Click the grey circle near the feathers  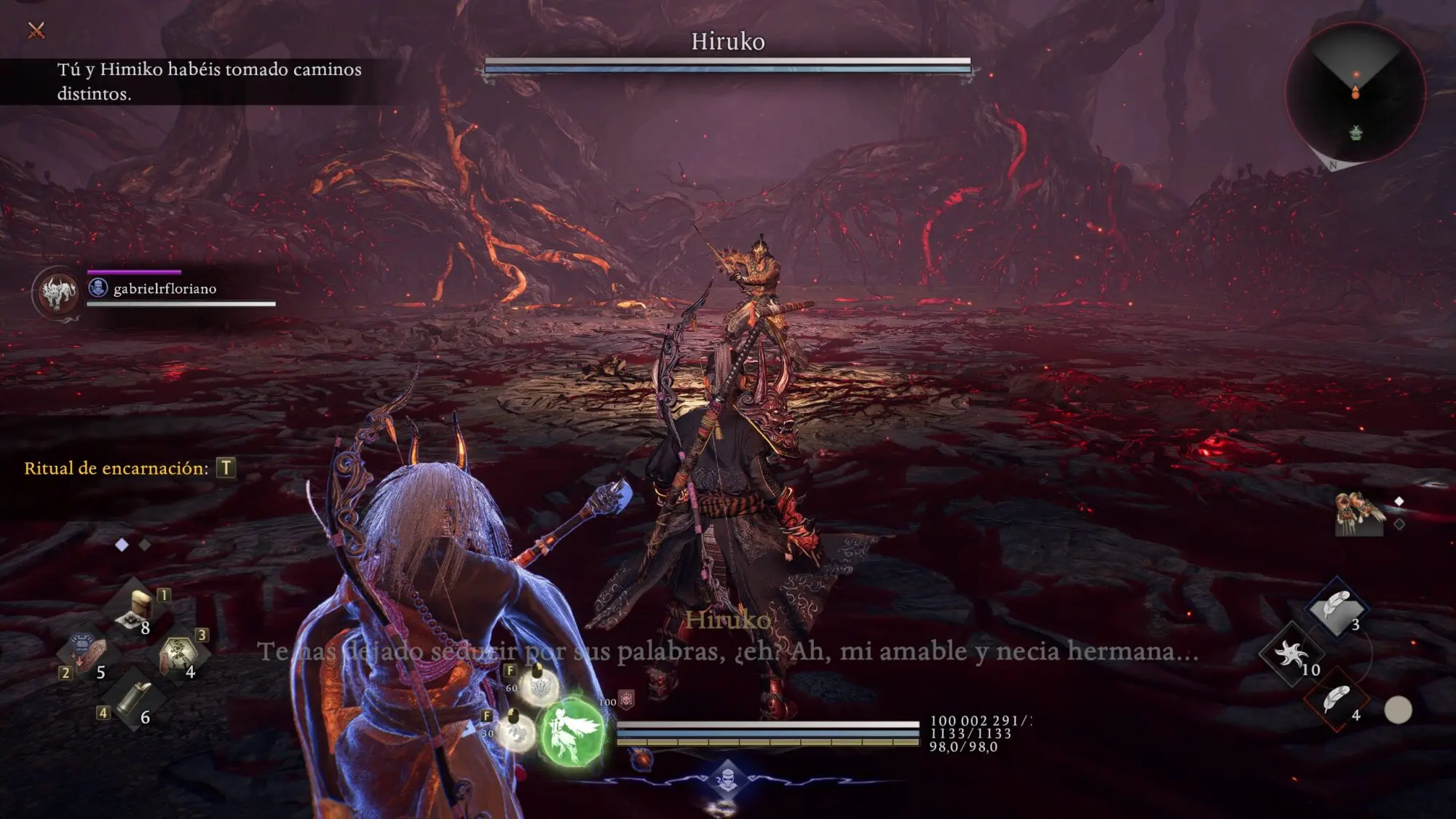[x=1397, y=710]
